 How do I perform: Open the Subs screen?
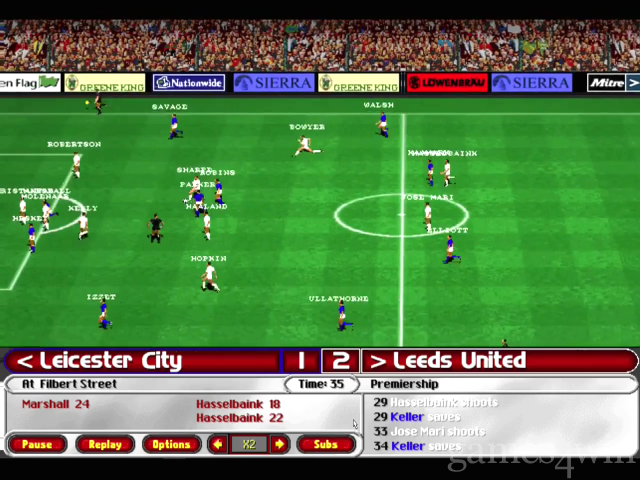[325, 444]
